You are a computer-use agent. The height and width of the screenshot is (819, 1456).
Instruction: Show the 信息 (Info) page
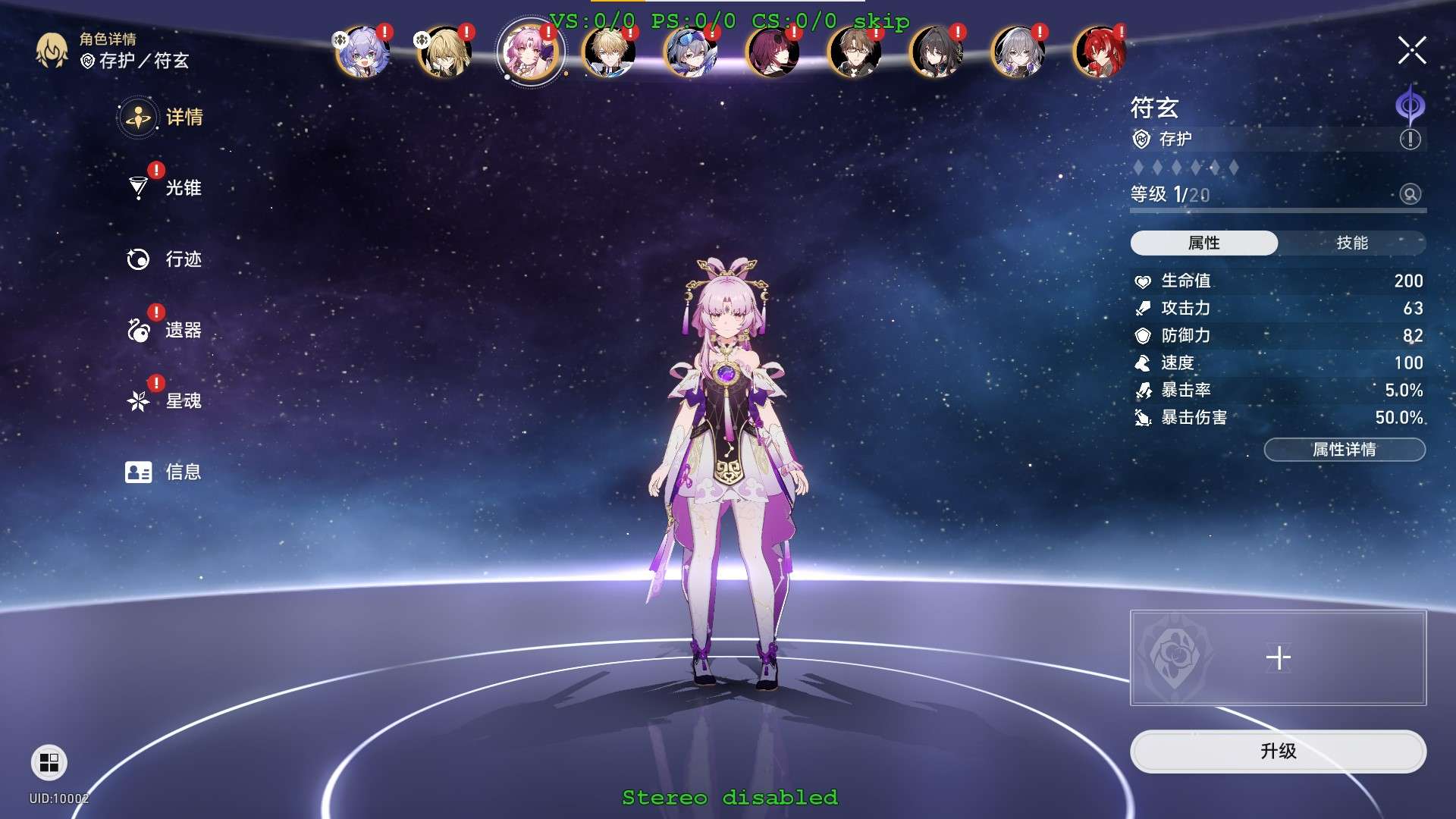tap(182, 472)
